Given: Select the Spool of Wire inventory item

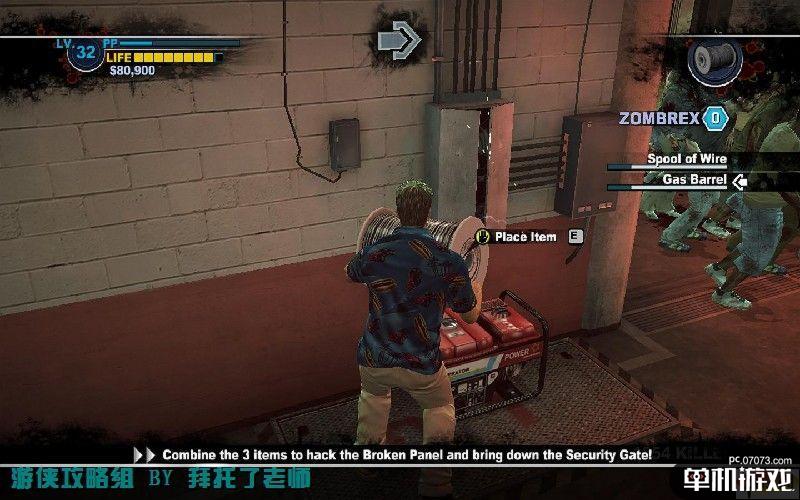Looking at the screenshot, I should pyautogui.click(x=686, y=159).
